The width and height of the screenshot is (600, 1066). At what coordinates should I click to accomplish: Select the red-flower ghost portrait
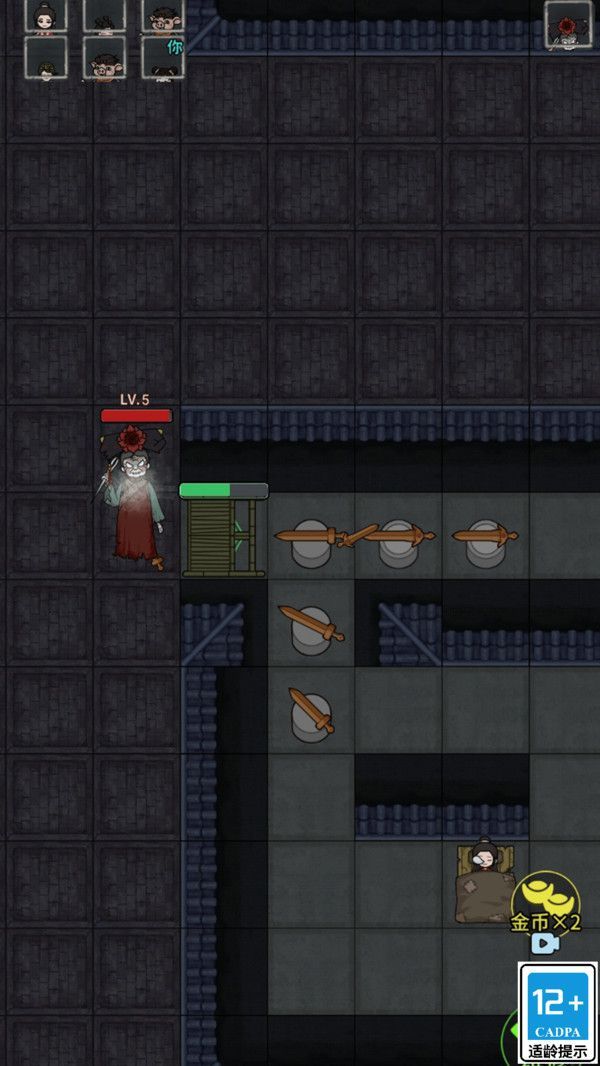[x=568, y=25]
